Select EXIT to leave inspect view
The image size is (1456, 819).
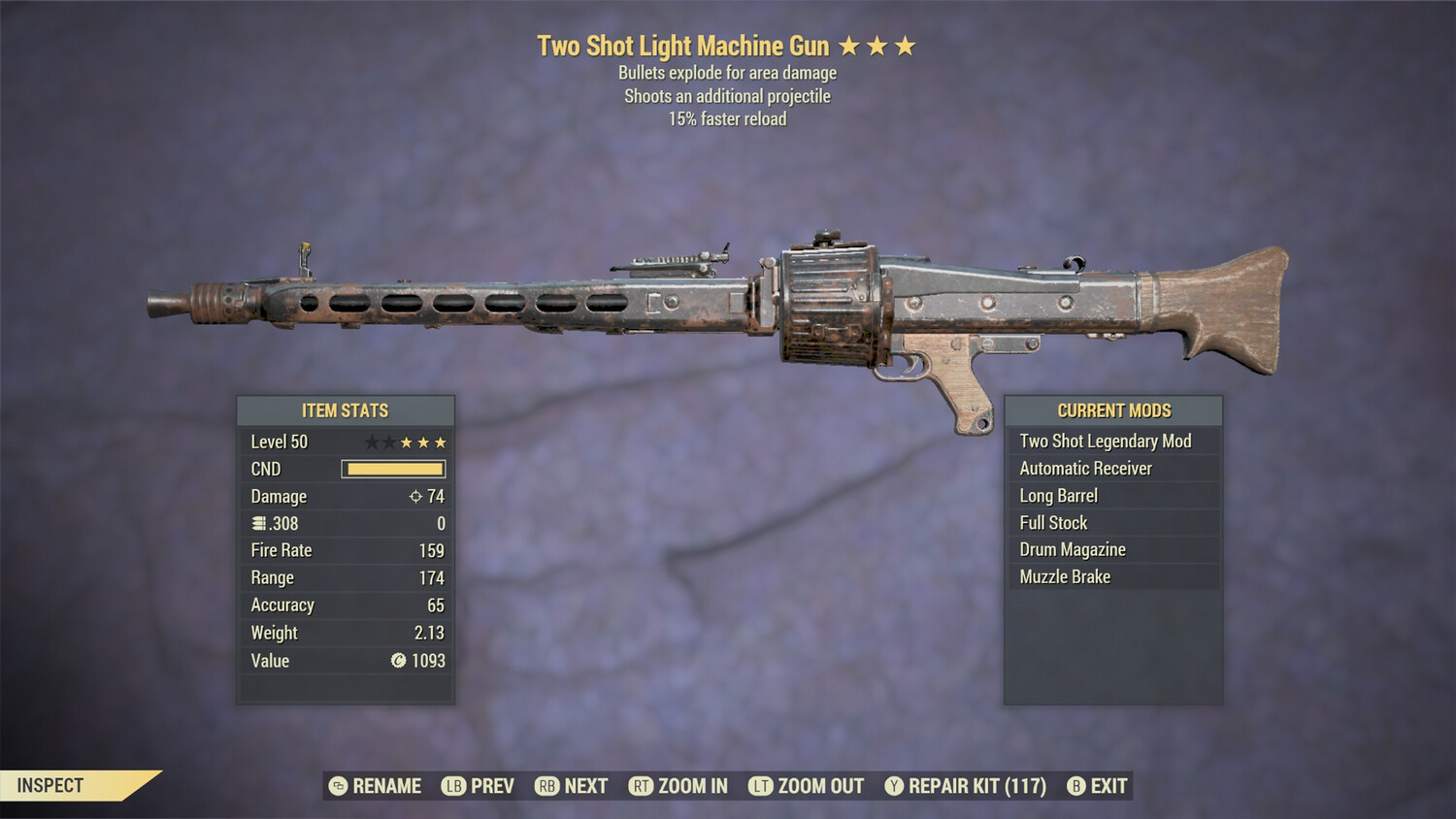tap(1107, 786)
